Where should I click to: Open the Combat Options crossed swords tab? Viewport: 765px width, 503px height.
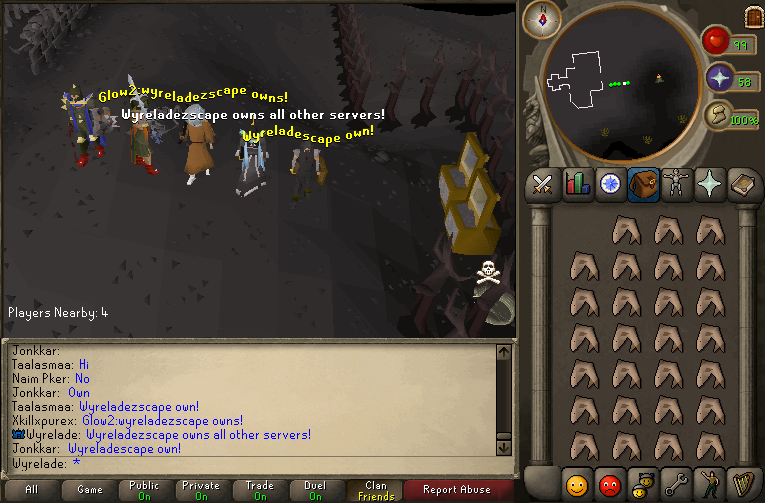(543, 184)
